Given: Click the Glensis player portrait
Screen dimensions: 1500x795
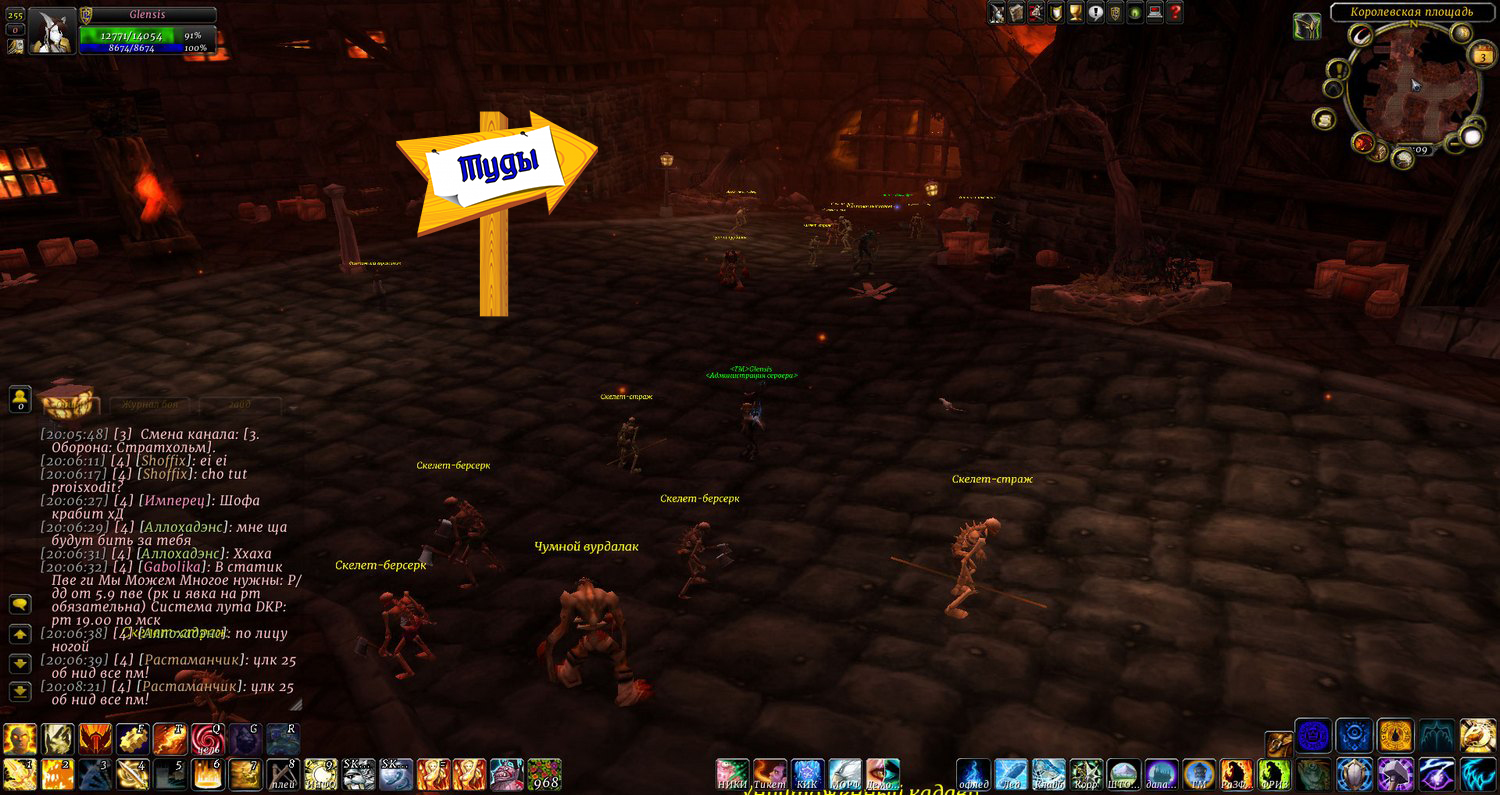Looking at the screenshot, I should [x=52, y=31].
